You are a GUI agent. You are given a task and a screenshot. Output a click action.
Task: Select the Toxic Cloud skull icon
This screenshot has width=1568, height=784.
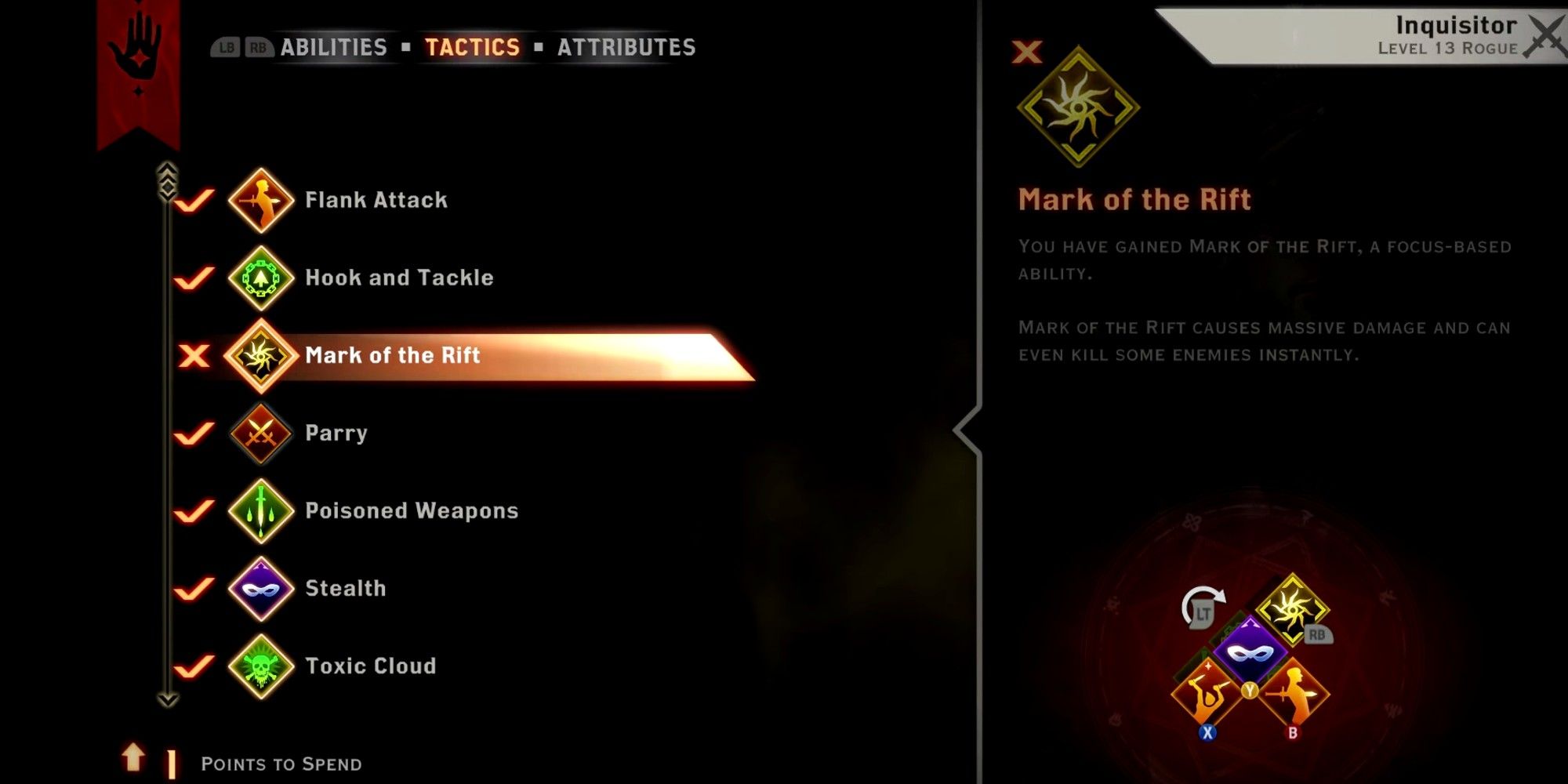tap(261, 666)
